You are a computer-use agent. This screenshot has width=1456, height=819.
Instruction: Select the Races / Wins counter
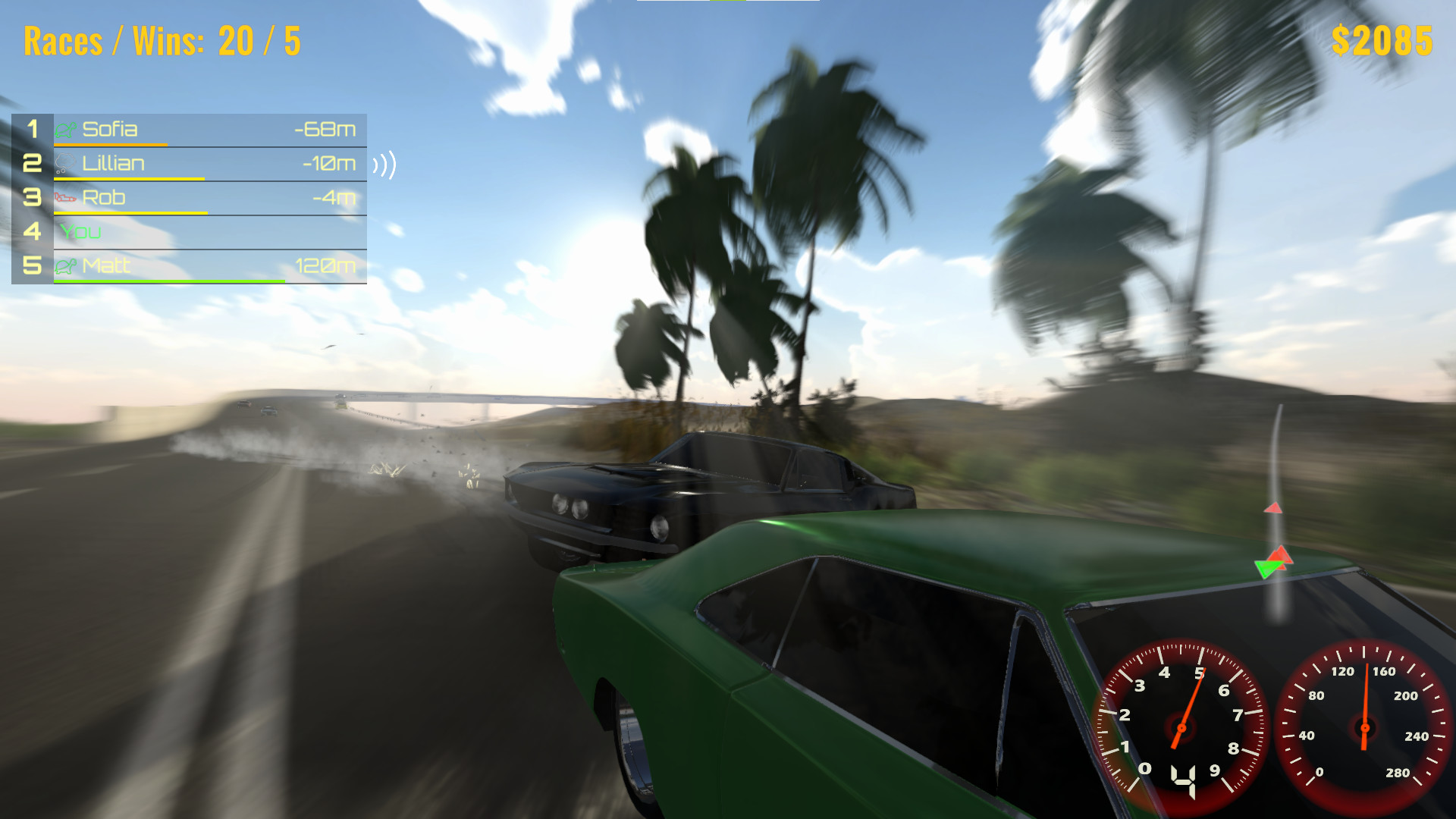point(163,42)
